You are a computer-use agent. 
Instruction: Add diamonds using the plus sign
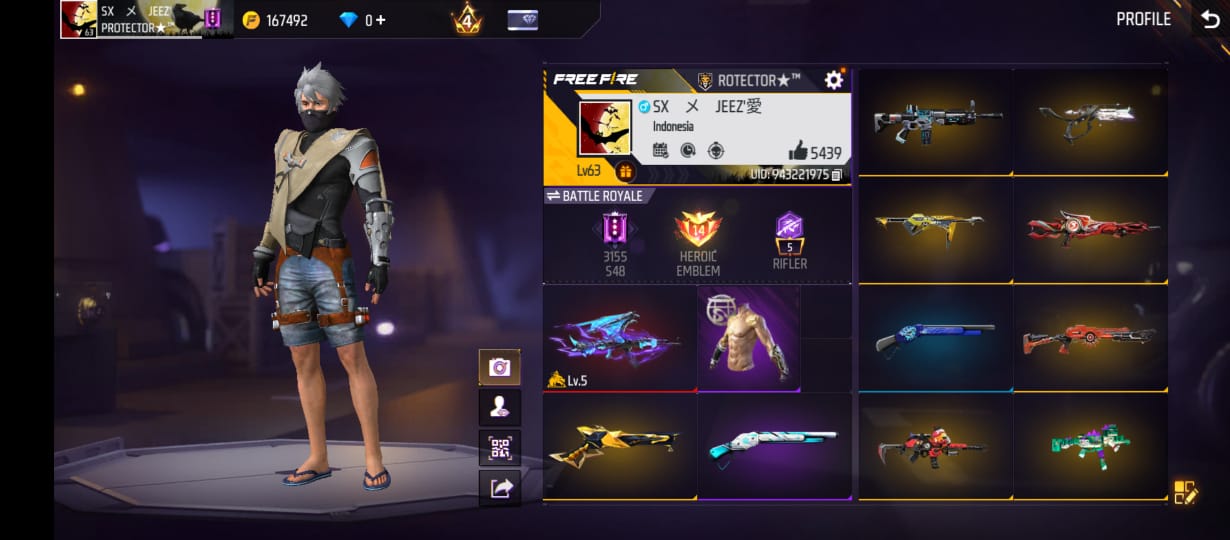(380, 20)
